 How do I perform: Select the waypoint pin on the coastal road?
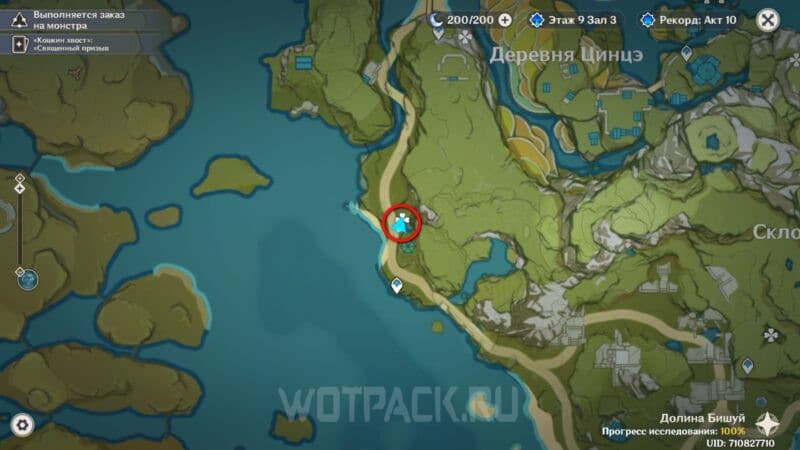[x=398, y=287]
